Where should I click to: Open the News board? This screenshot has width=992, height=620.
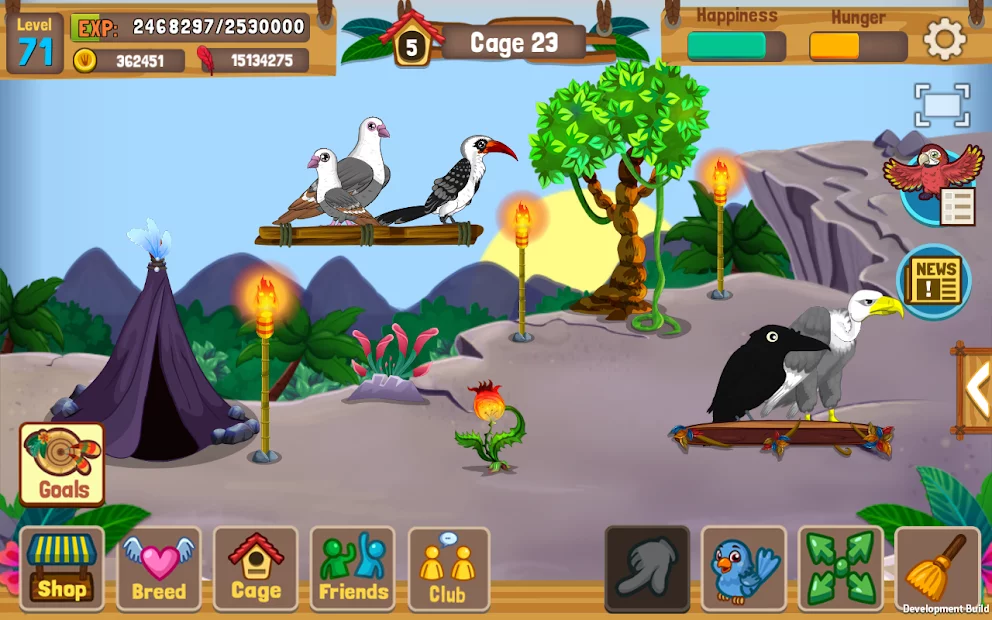[934, 281]
